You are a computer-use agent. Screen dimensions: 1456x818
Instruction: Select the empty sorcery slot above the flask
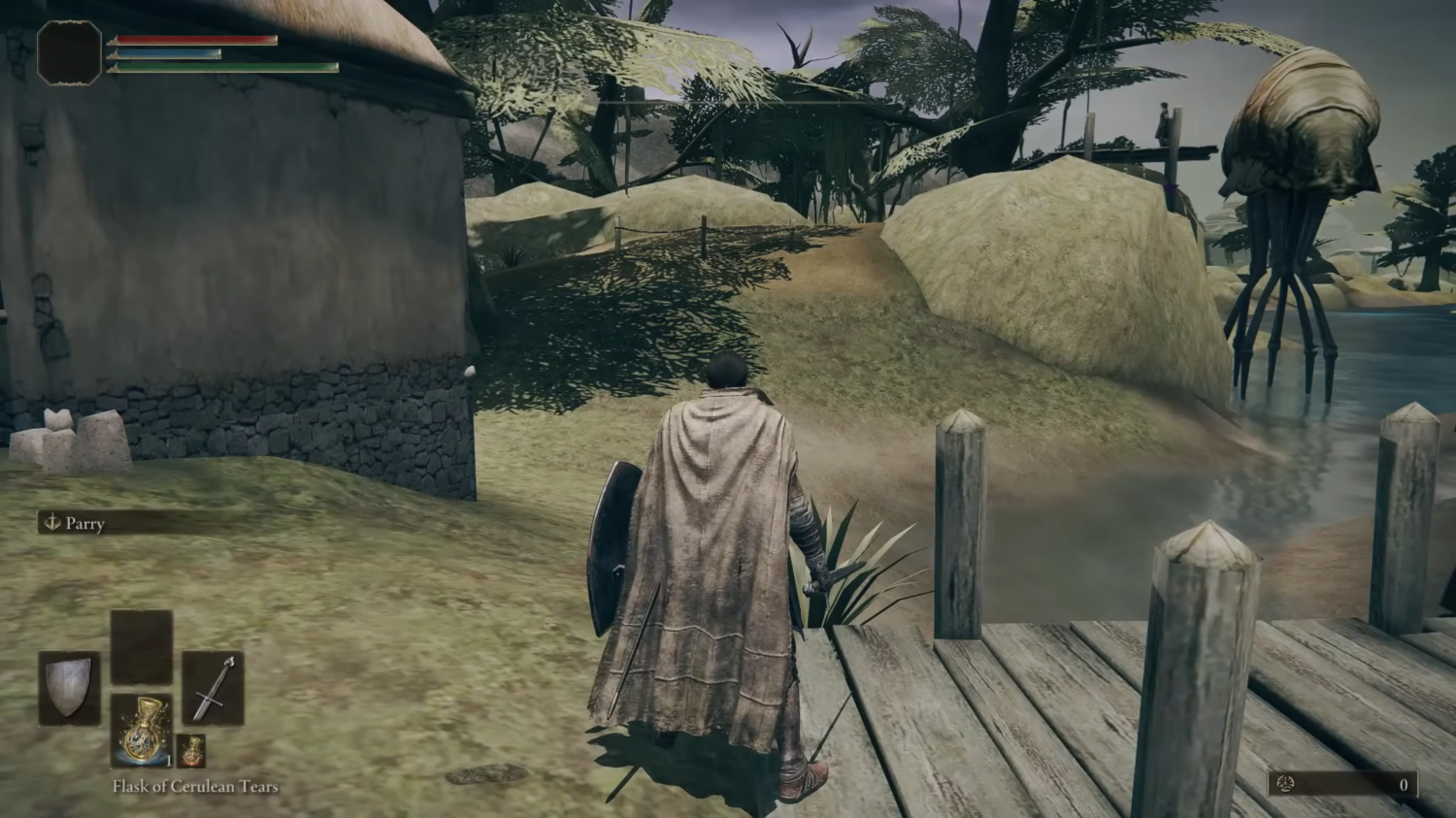(x=142, y=645)
